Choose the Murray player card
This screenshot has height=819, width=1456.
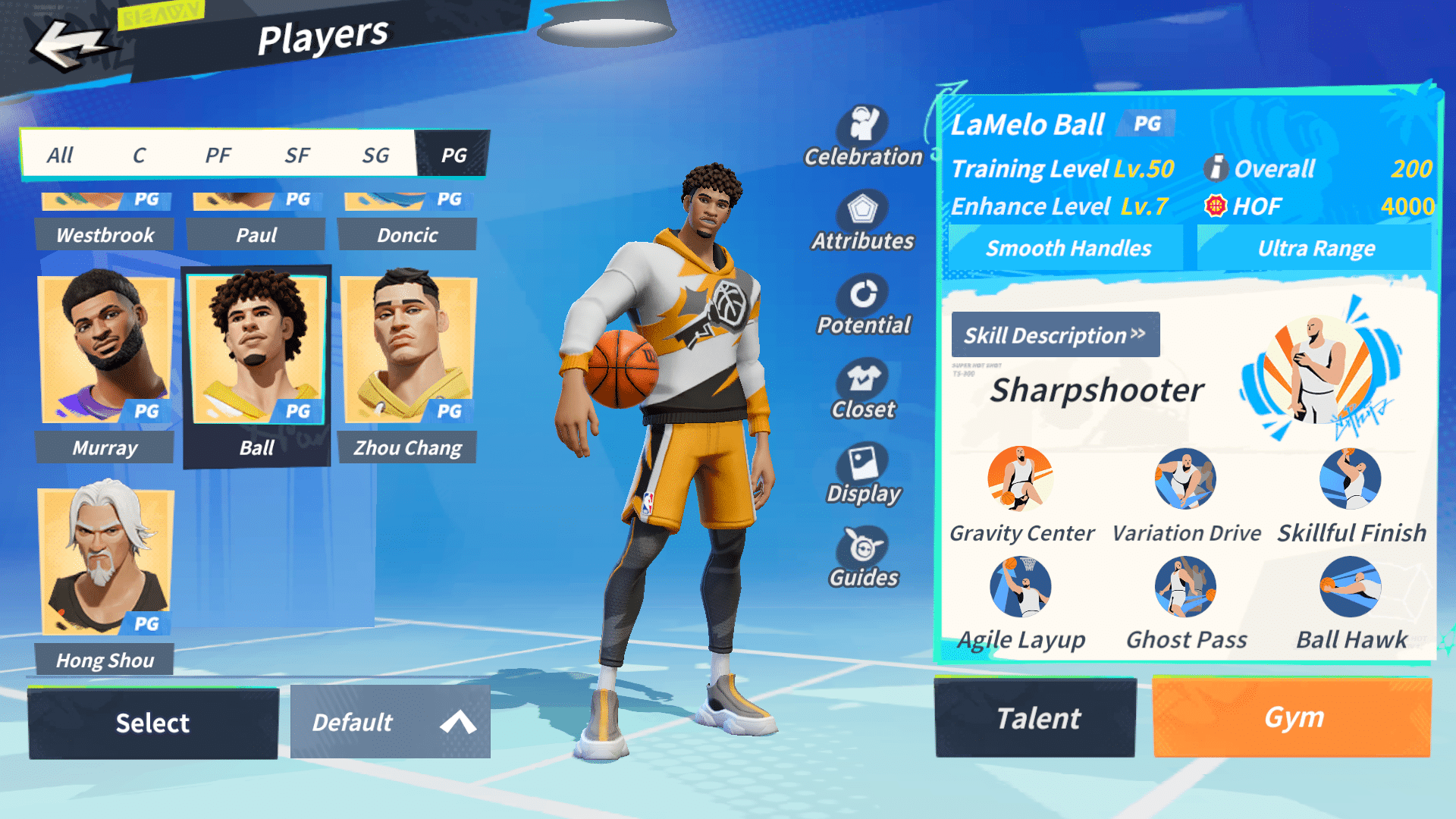[x=105, y=364]
